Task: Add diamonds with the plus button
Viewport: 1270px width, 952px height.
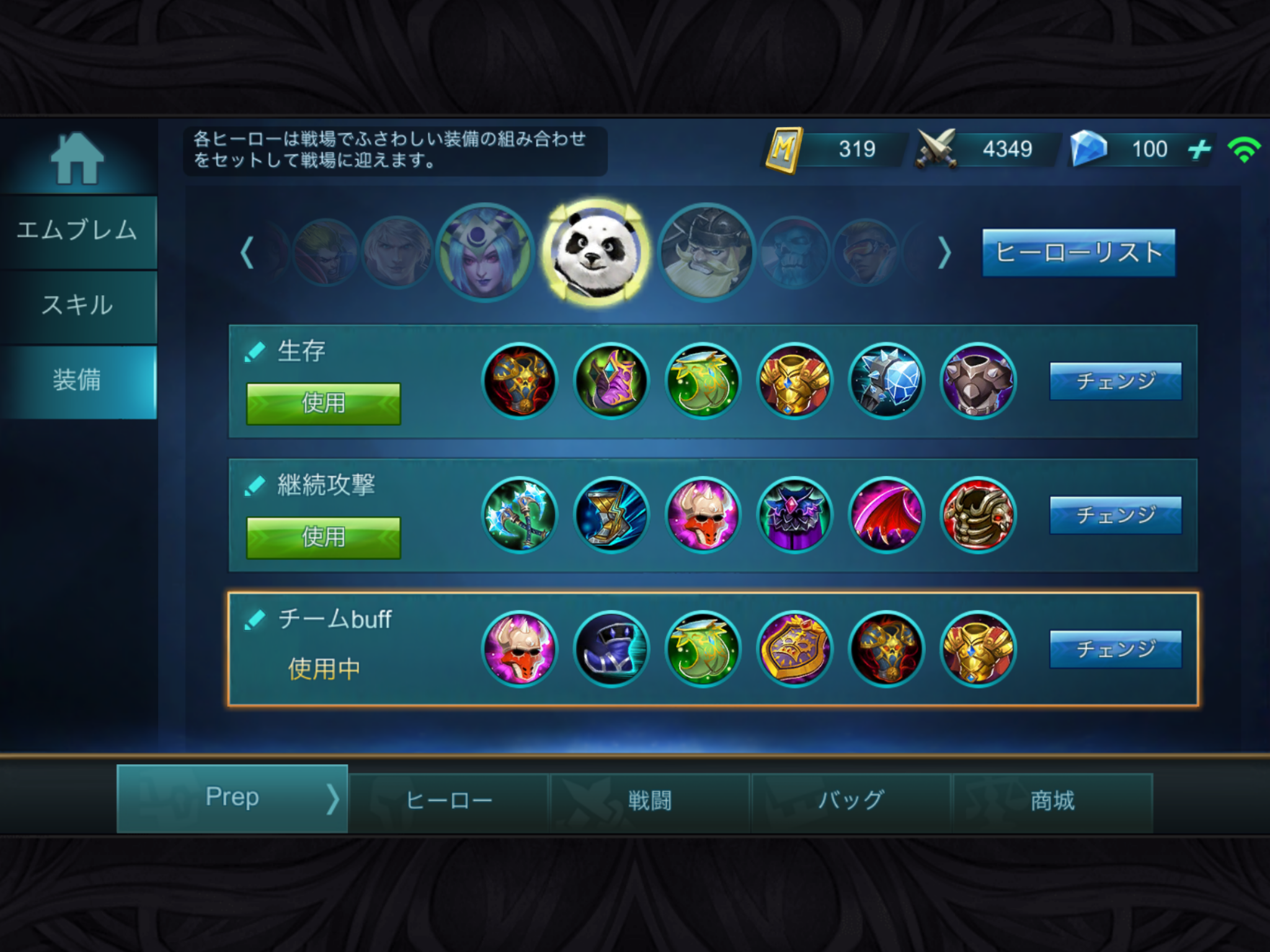Action: pyautogui.click(x=1199, y=149)
